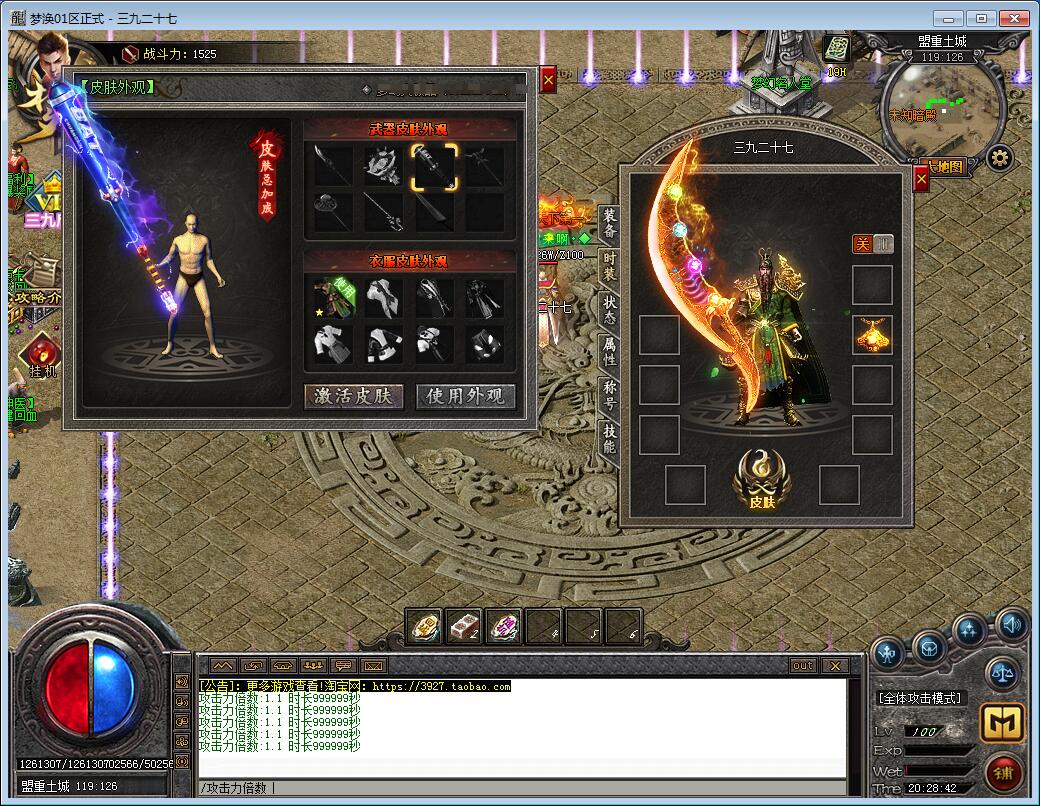Click the 皮肤 skin emblem button
Image resolution: width=1040 pixels, height=806 pixels.
click(x=762, y=478)
